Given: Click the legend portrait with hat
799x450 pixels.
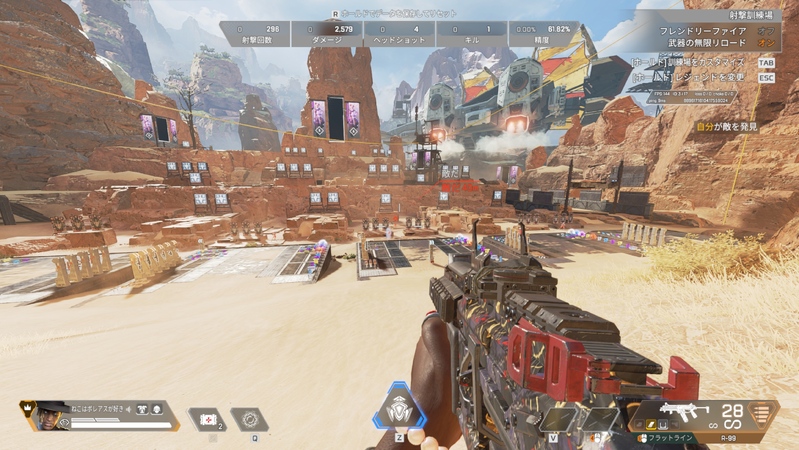Looking at the screenshot, I should pyautogui.click(x=48, y=415).
